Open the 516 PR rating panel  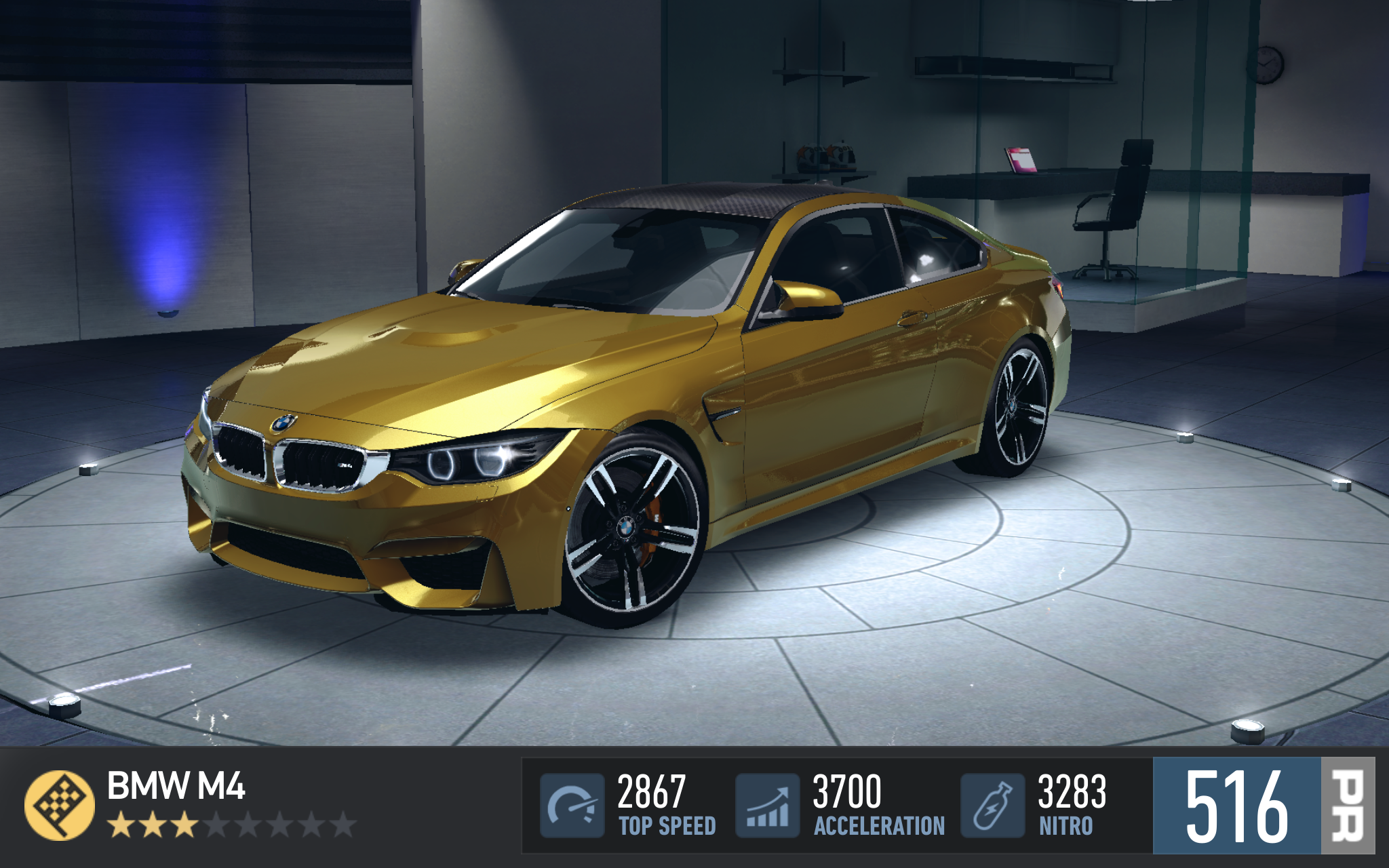pyautogui.click(x=1263, y=806)
